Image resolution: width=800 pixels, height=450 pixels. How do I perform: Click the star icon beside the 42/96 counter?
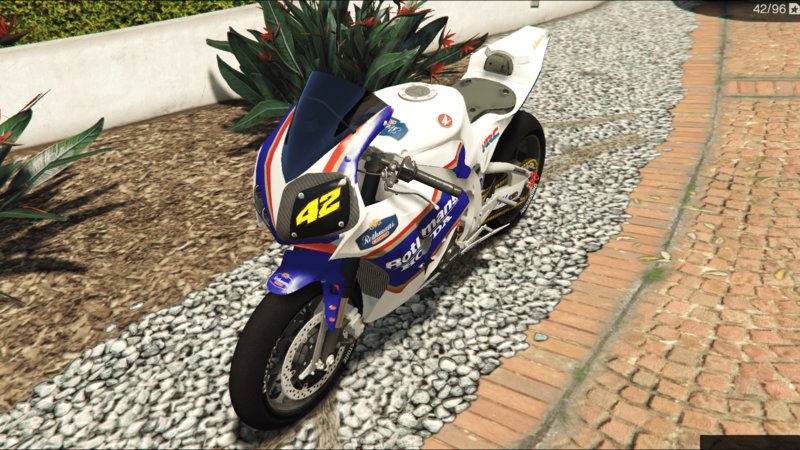(791, 9)
